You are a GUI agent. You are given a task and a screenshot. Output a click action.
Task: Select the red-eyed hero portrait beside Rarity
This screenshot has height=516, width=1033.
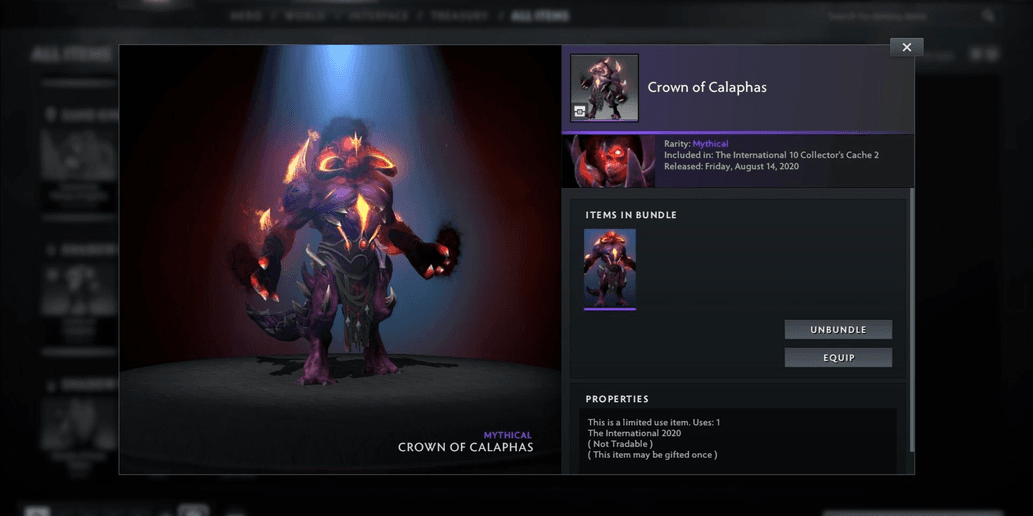(x=611, y=161)
